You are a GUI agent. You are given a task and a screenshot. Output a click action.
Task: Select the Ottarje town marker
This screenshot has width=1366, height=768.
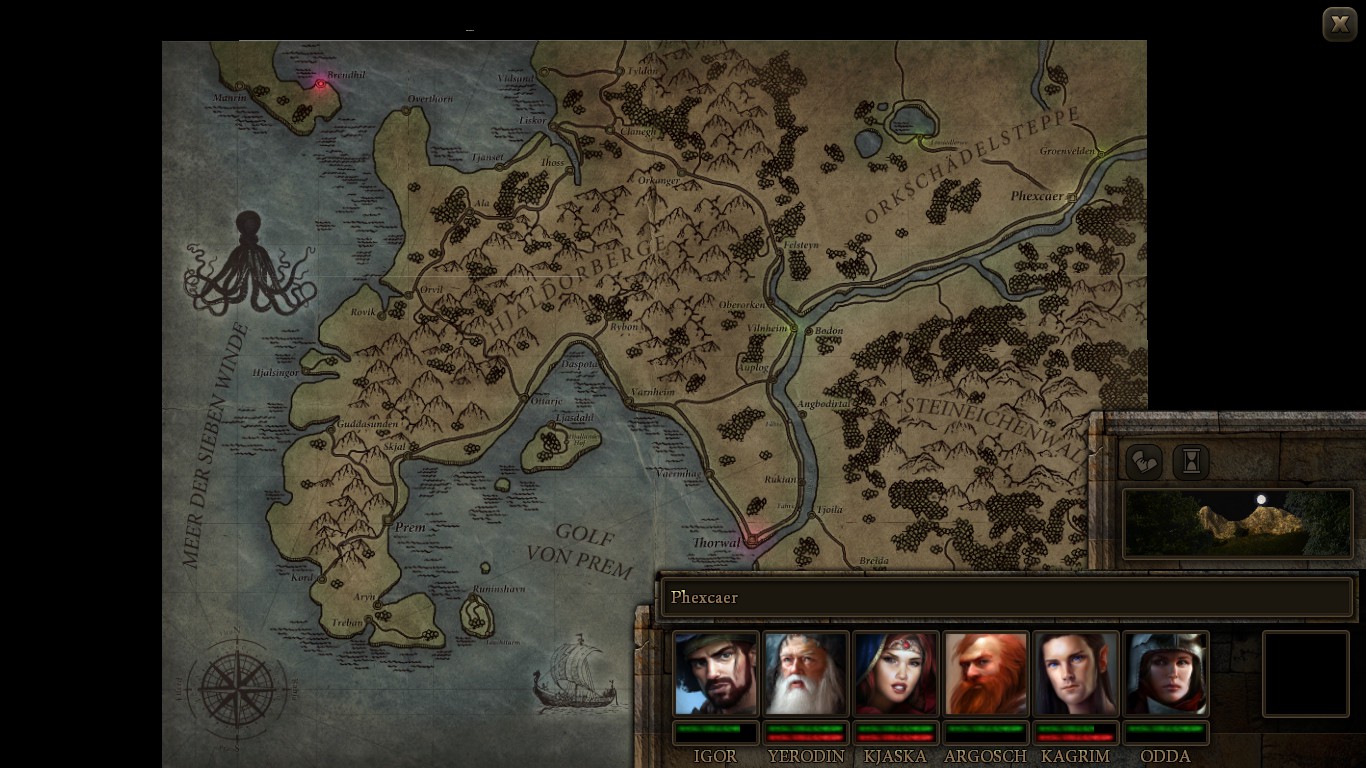click(x=524, y=399)
